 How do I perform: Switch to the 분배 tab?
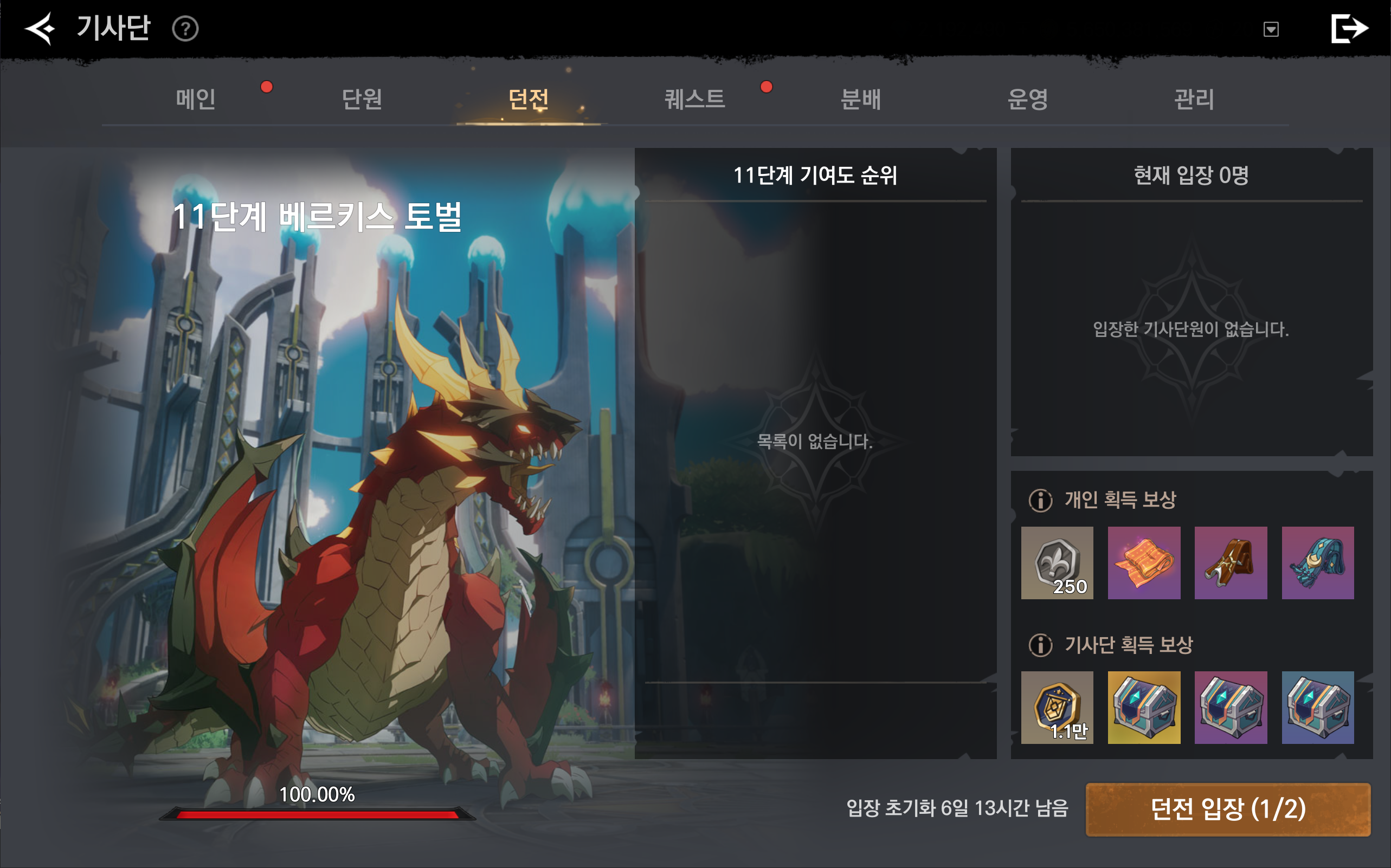[x=860, y=99]
